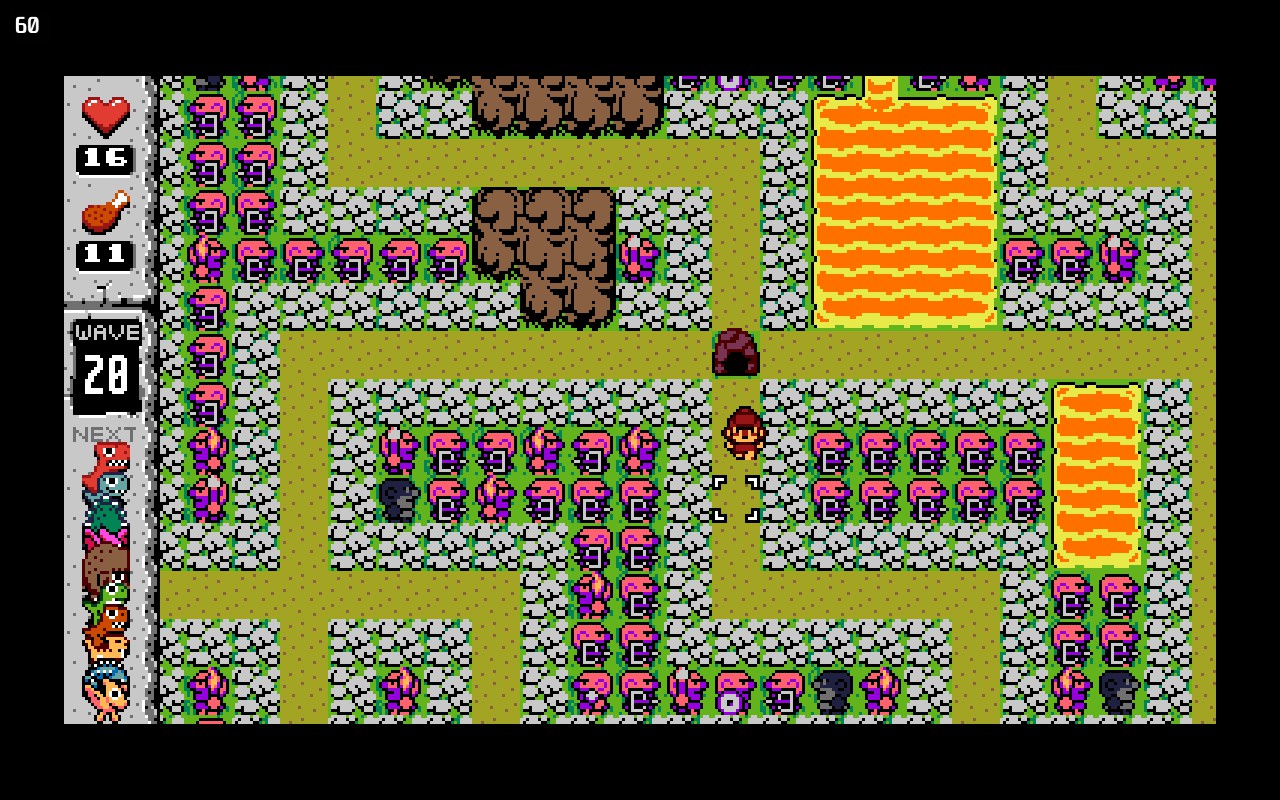Click the food counter showing 11
The width and height of the screenshot is (1280, 800).
(104, 252)
